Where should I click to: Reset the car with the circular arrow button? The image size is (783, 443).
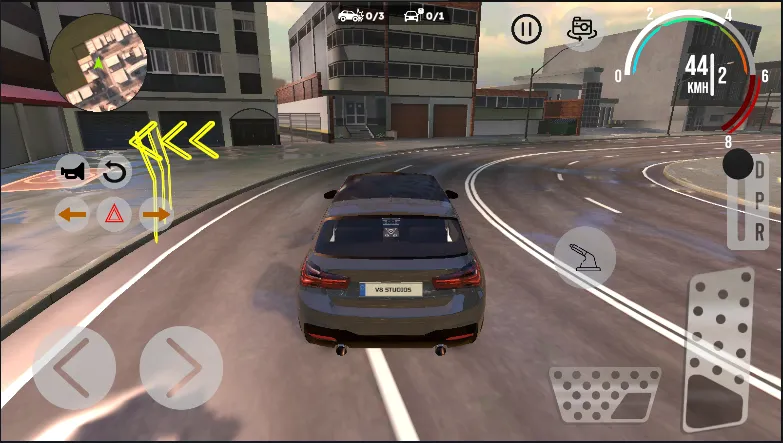pyautogui.click(x=115, y=172)
